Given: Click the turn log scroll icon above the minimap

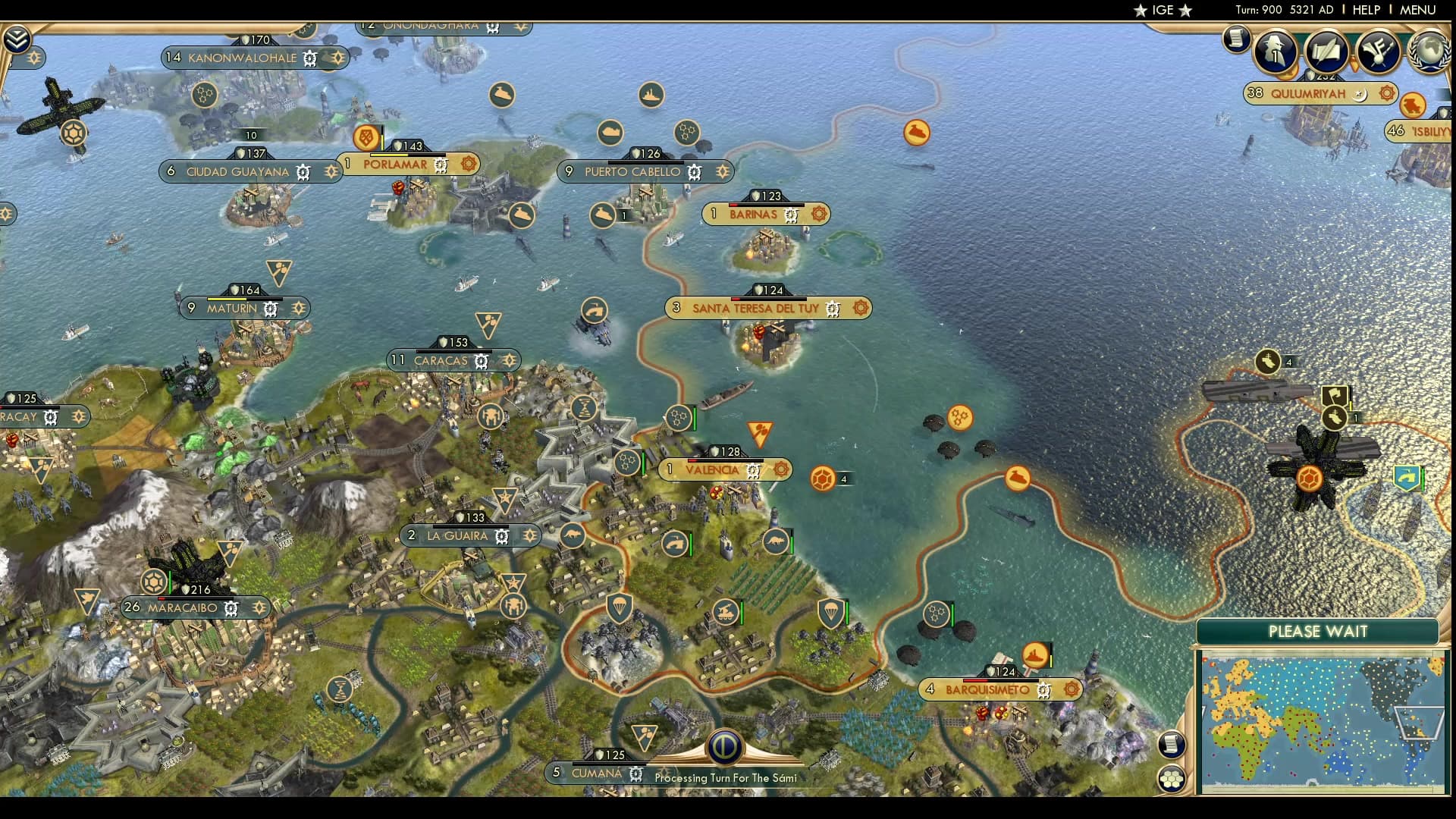Looking at the screenshot, I should click(x=1172, y=745).
